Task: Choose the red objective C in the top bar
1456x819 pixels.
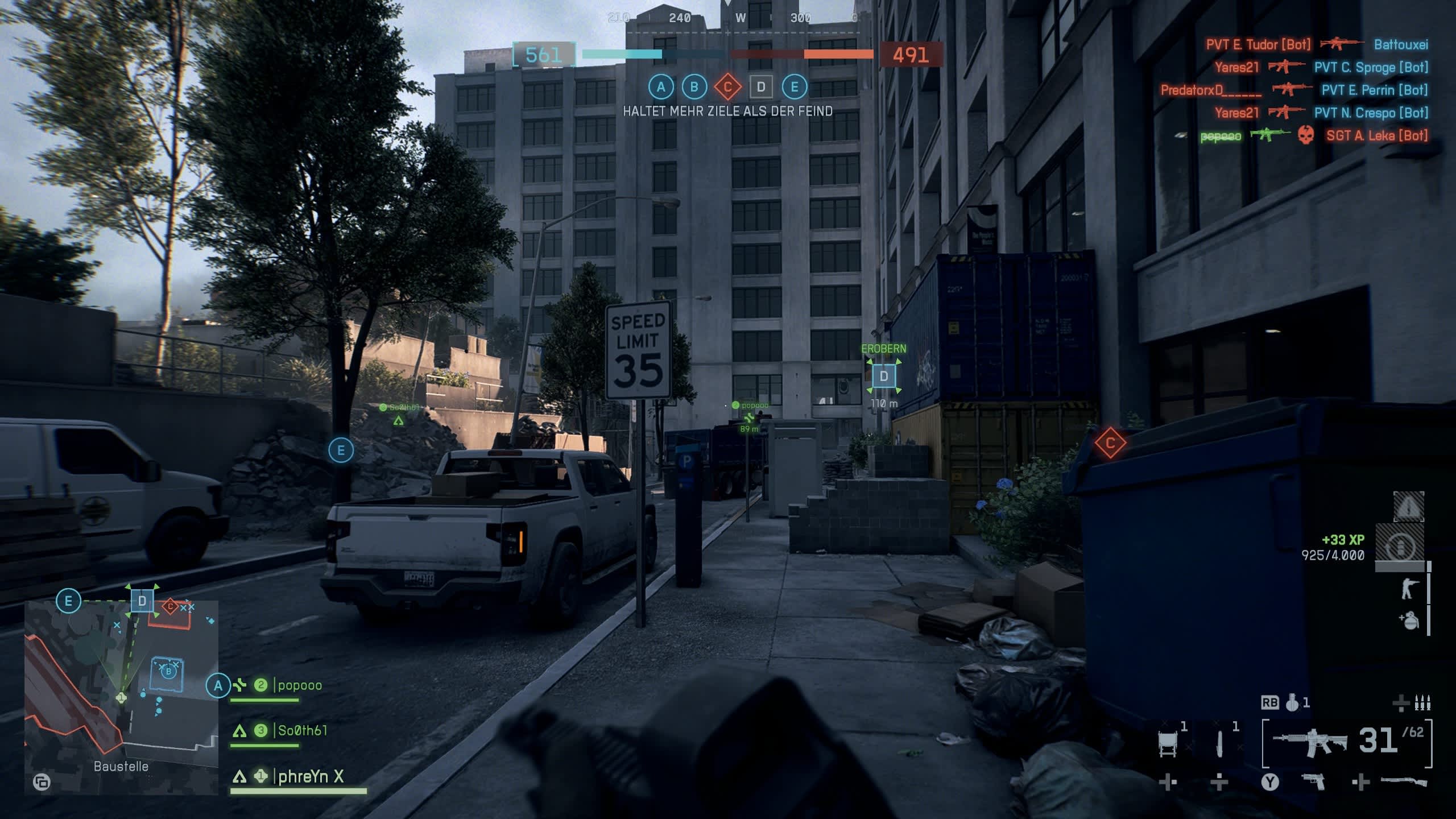Action: [x=727, y=87]
